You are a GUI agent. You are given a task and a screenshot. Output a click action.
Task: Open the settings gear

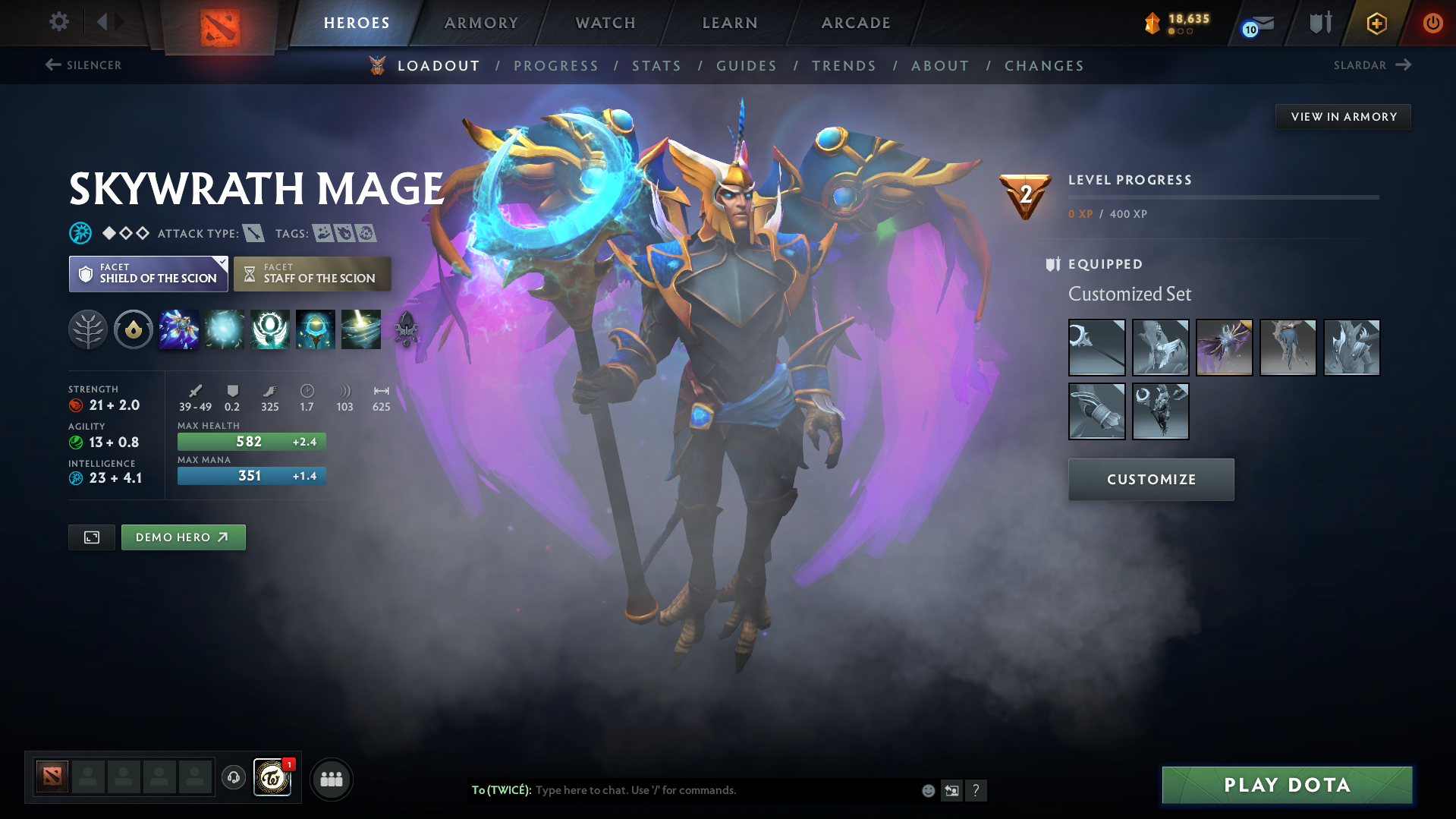[58, 22]
